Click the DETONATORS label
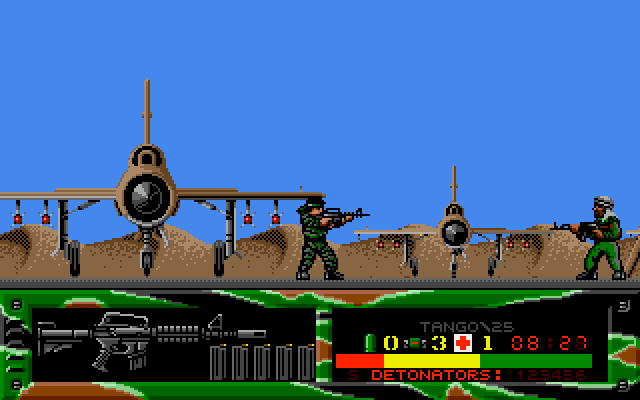The width and height of the screenshot is (640, 400). [431, 375]
